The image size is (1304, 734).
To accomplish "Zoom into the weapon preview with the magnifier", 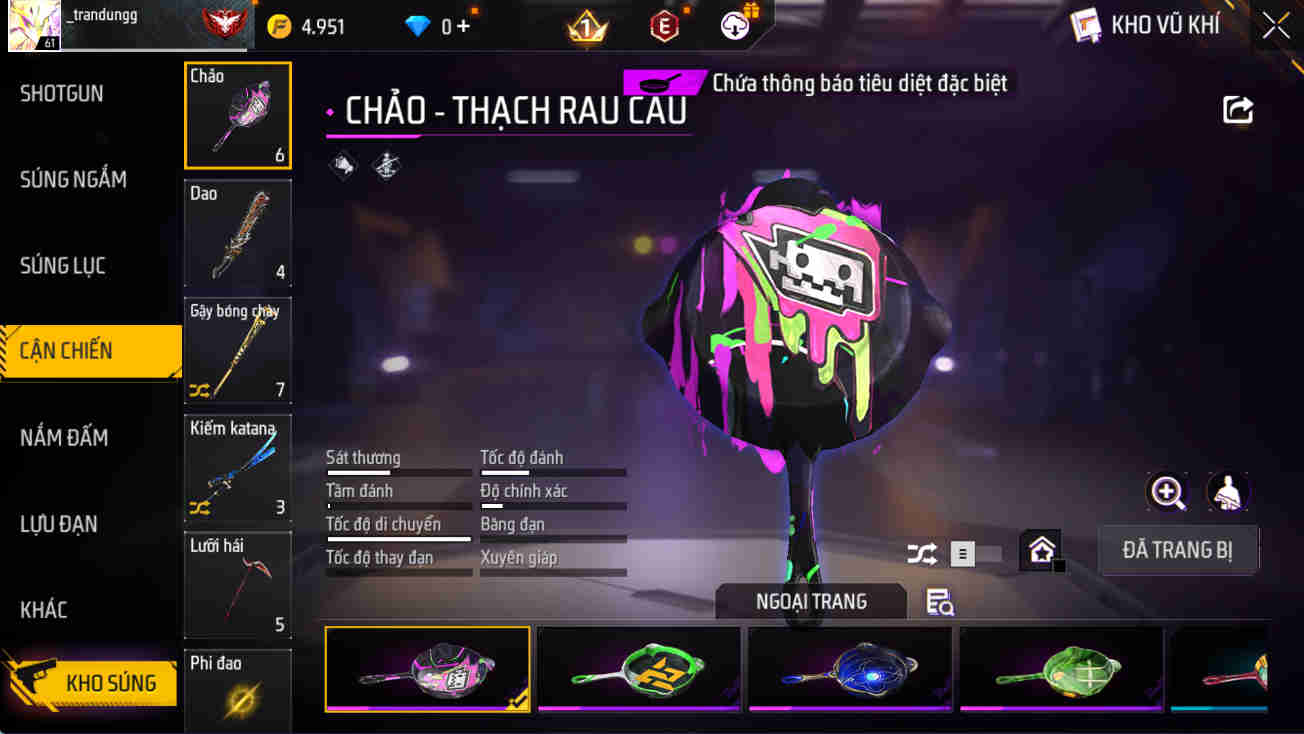I will click(1168, 492).
